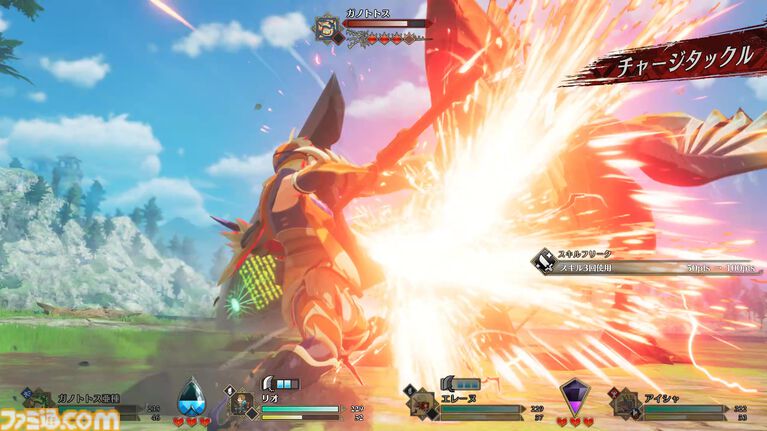The width and height of the screenshot is (767, 431).
Task: Open the ファミ通.com watermark logo
Action: [x=59, y=419]
